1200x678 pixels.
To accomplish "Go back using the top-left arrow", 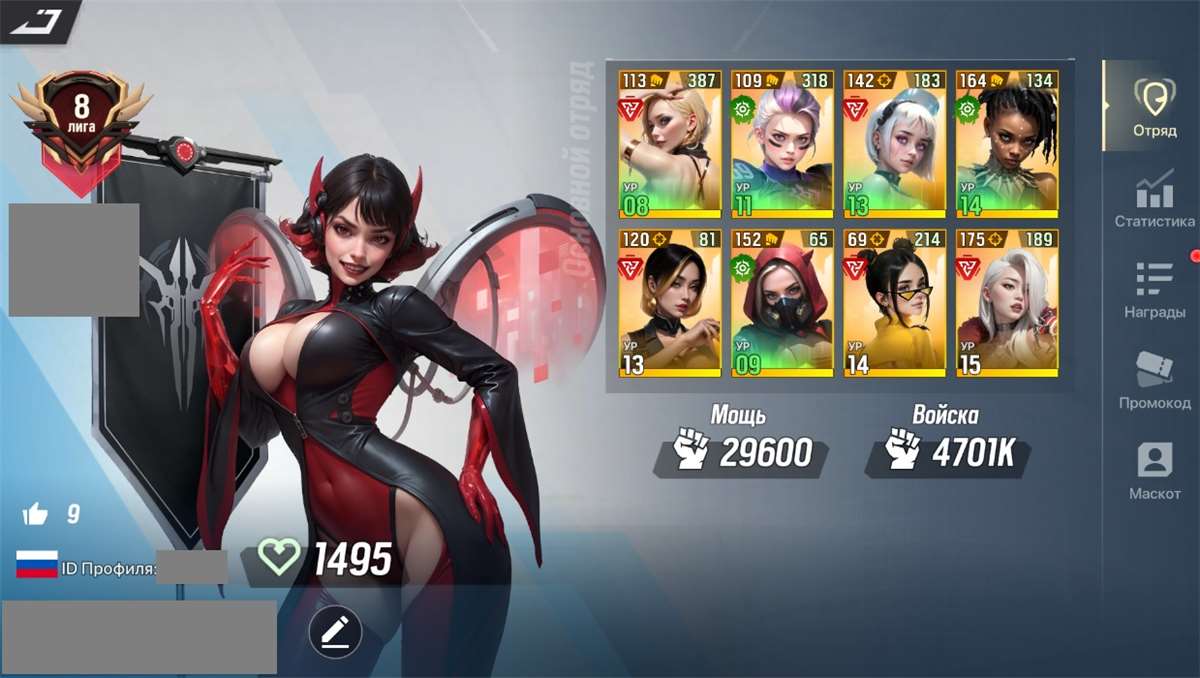I will click(36, 19).
